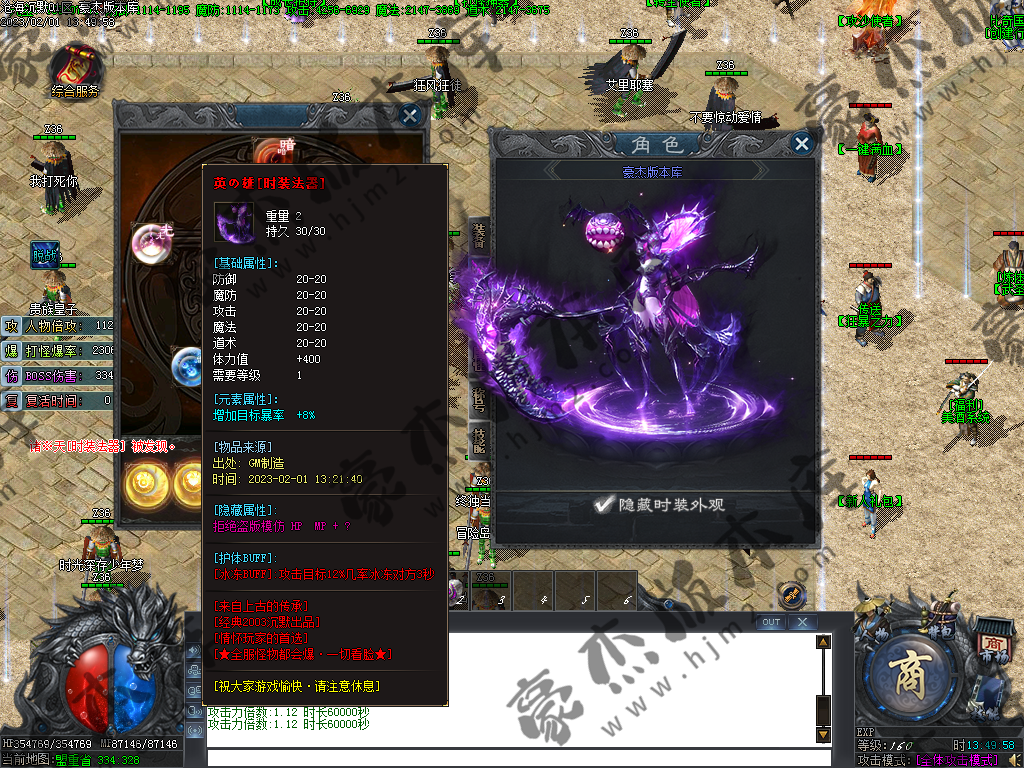Viewport: 1024px width, 768px height.
Task: Select the 攻 人物倍攻 entry
Action: tap(58, 326)
